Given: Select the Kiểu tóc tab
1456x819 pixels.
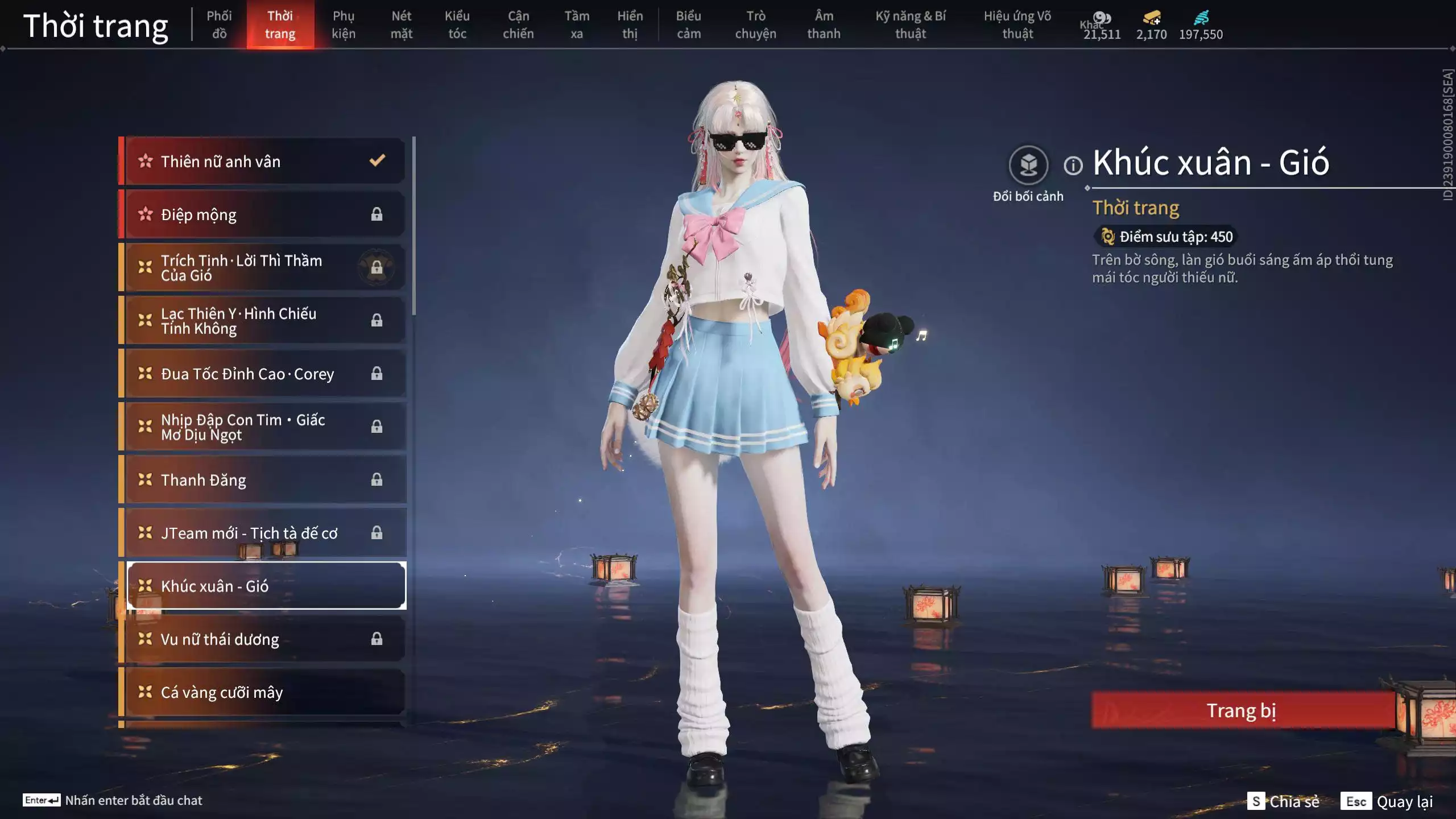Looking at the screenshot, I should [x=457, y=25].
